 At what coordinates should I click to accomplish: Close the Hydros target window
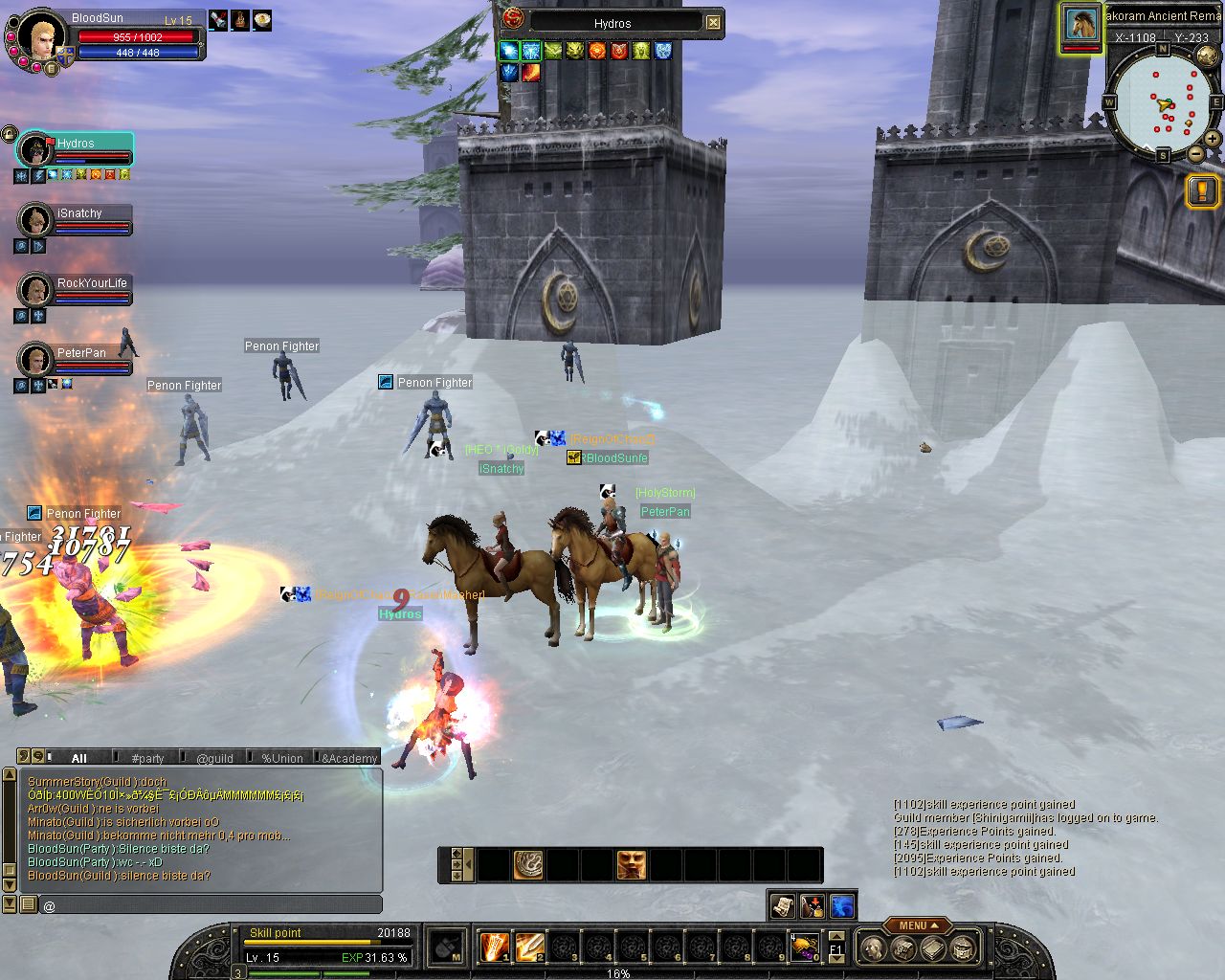point(713,22)
